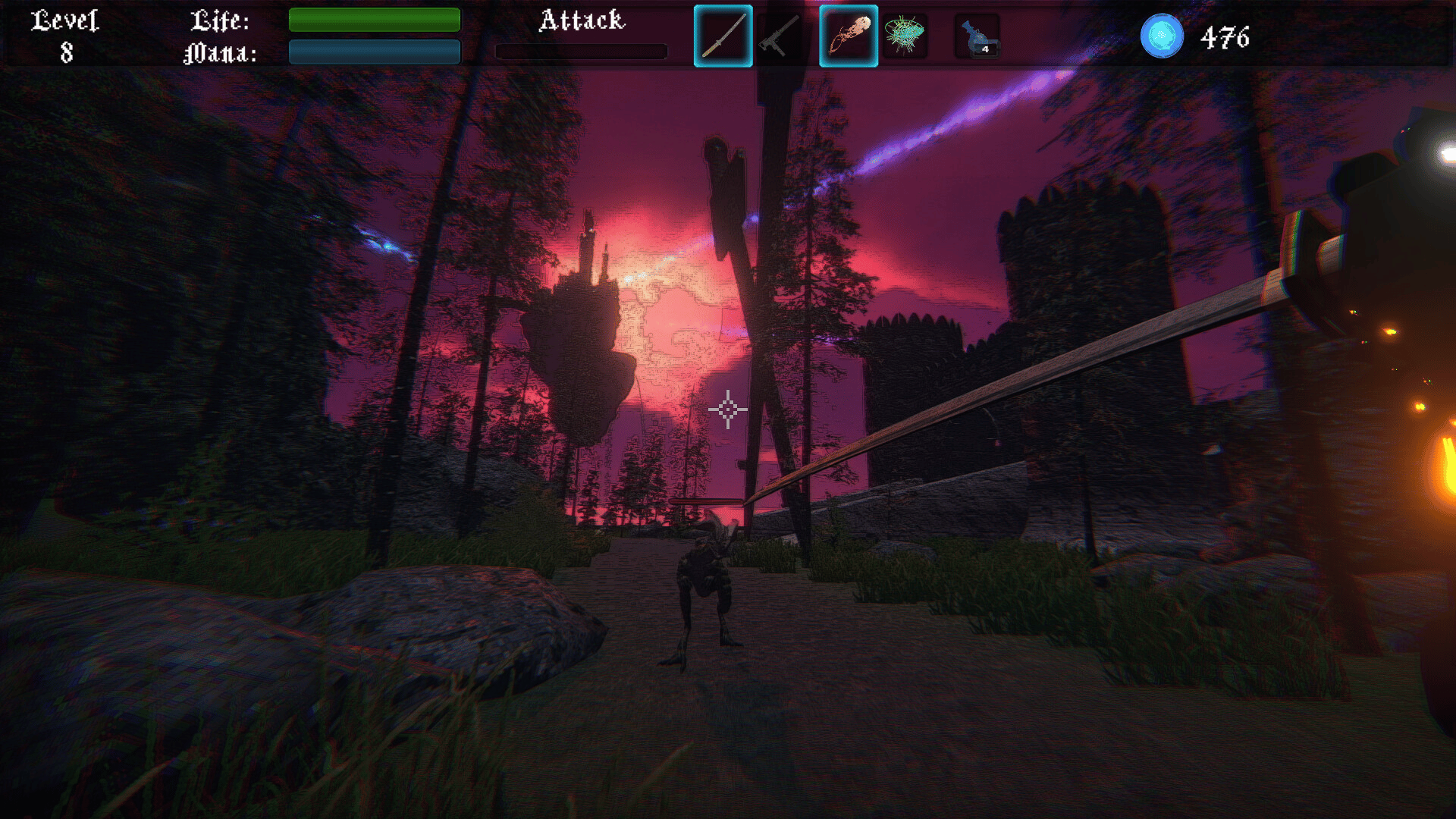This screenshot has width=1456, height=819.
Task: Use the blue potion flask
Action: coord(977,36)
